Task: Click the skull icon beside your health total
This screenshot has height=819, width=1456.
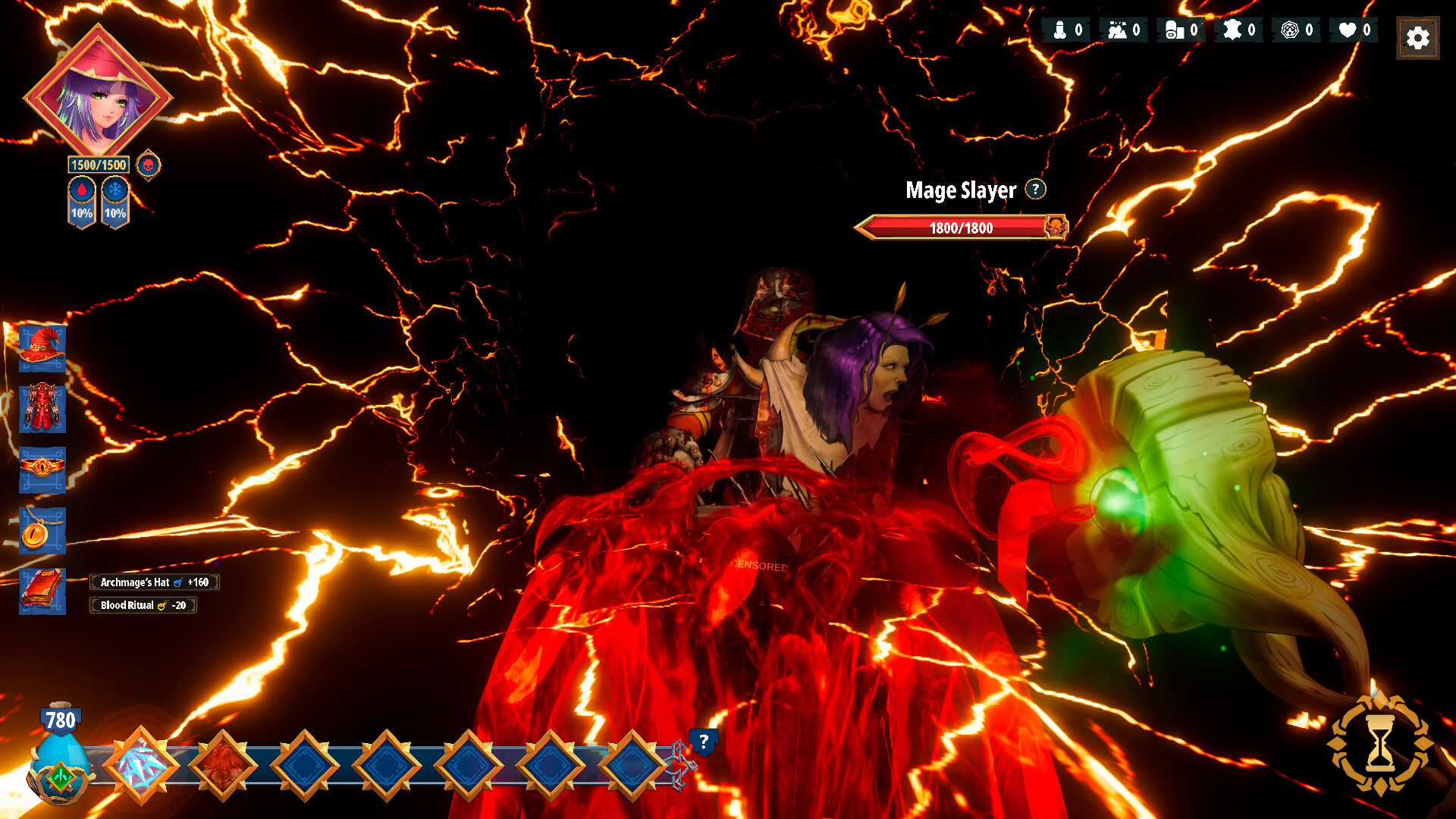Action: (x=149, y=165)
